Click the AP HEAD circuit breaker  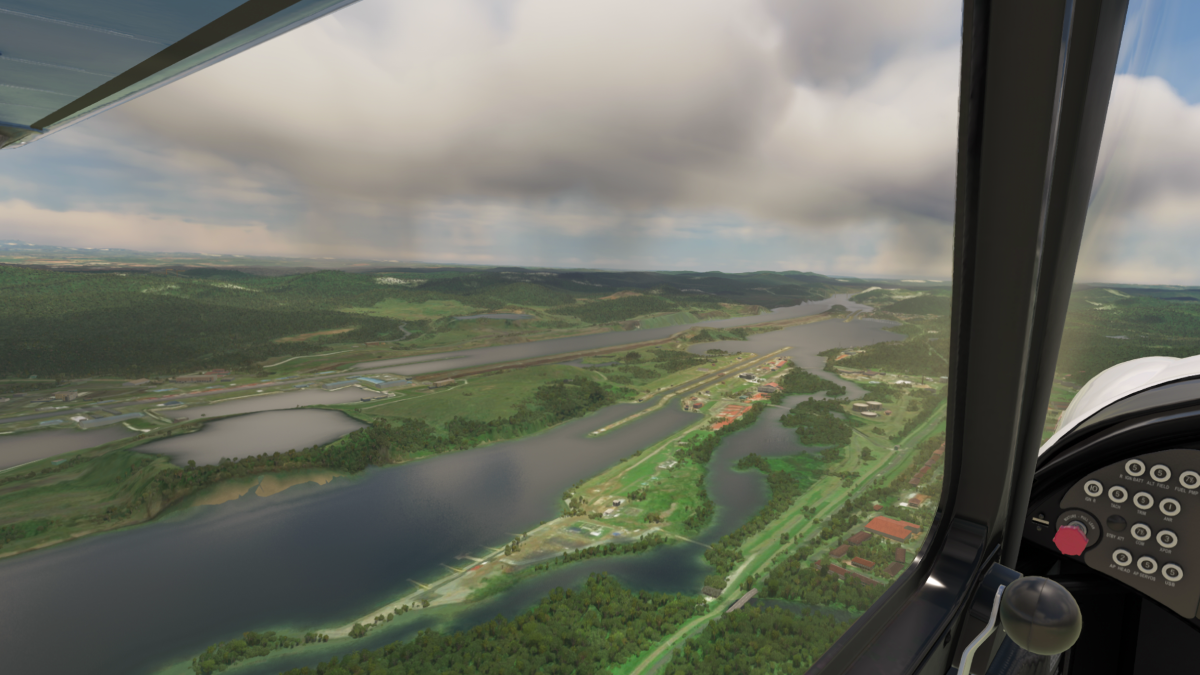tap(1122, 558)
